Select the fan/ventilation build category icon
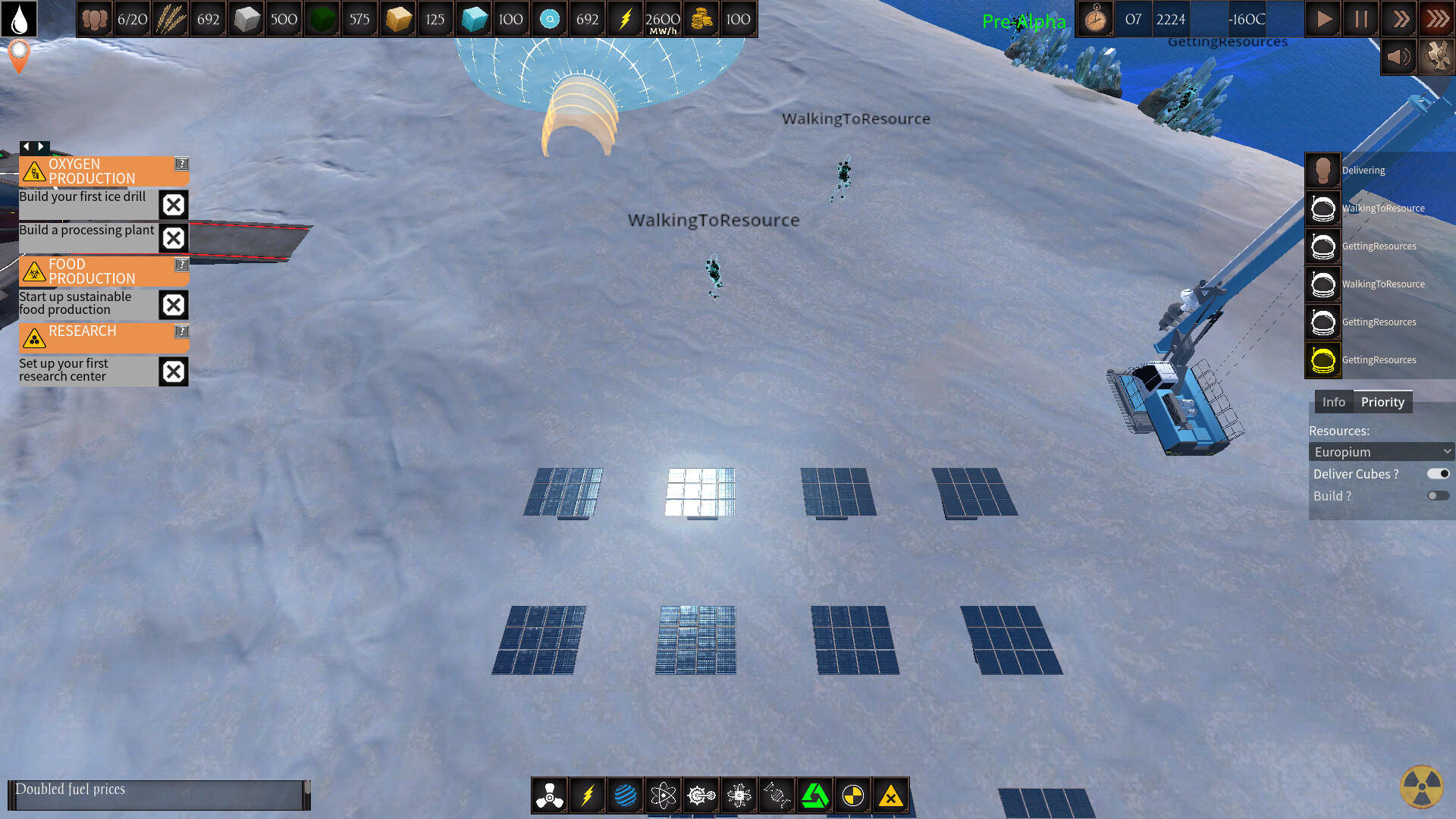This screenshot has height=819, width=1456. (x=550, y=795)
